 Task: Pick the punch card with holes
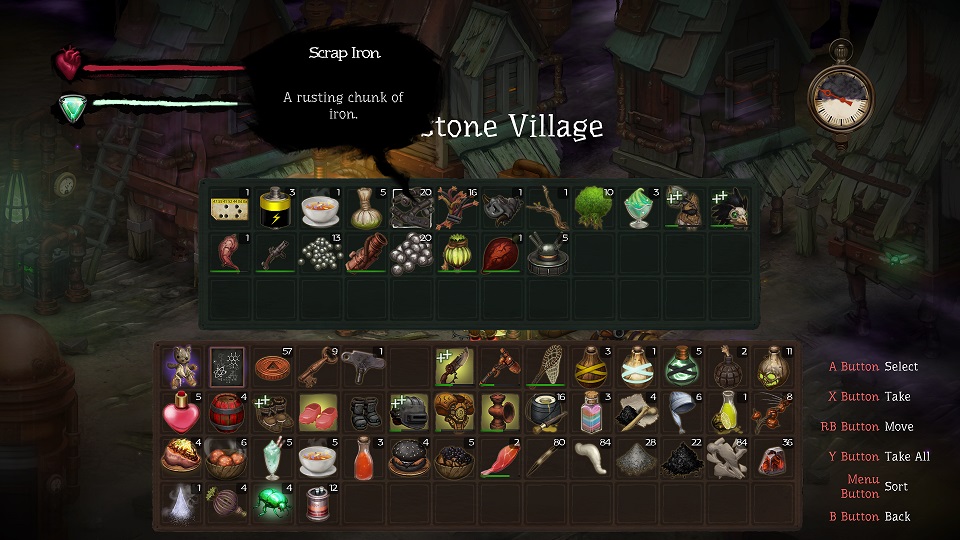point(228,208)
